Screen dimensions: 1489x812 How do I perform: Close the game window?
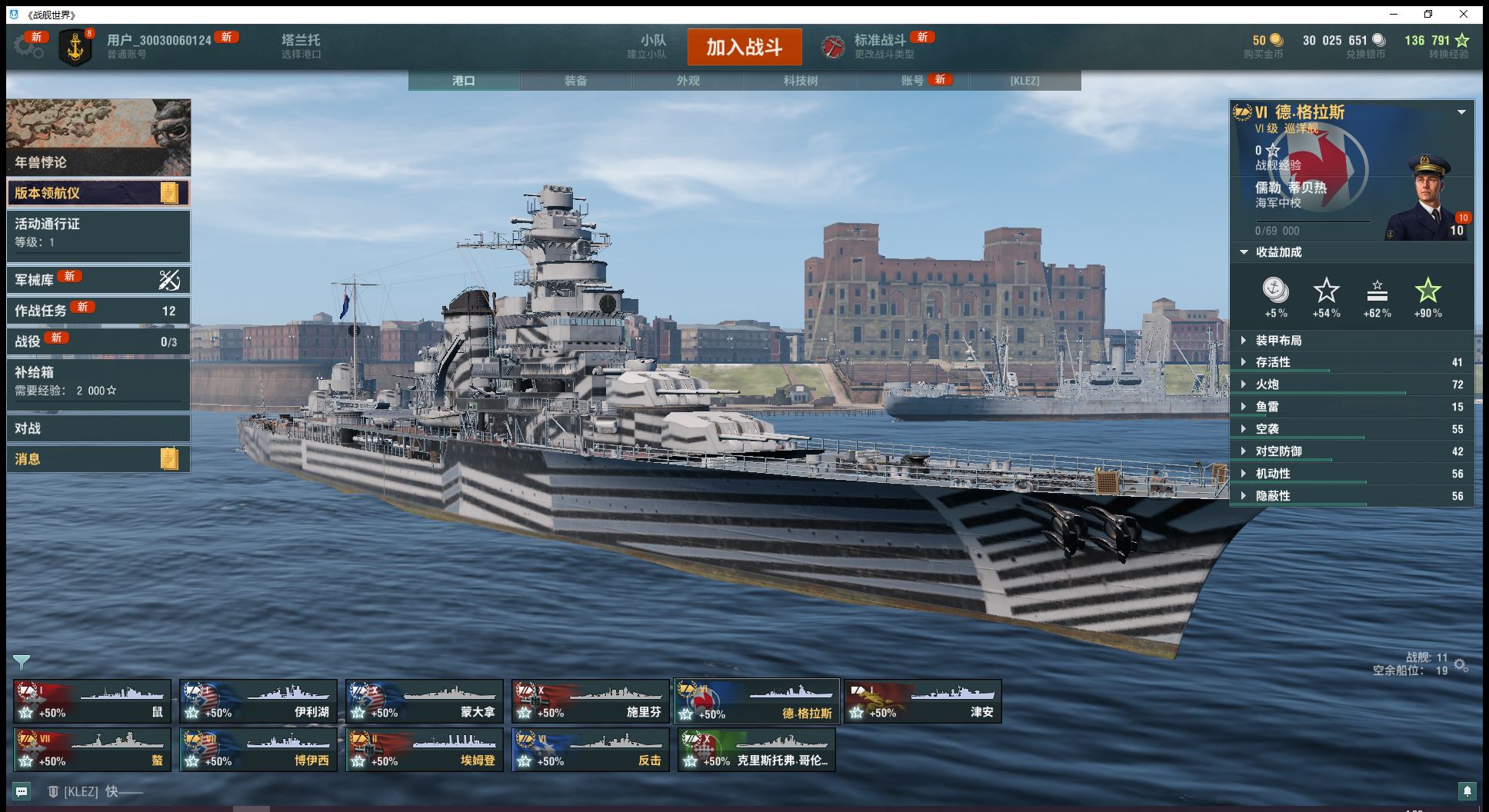1463,14
